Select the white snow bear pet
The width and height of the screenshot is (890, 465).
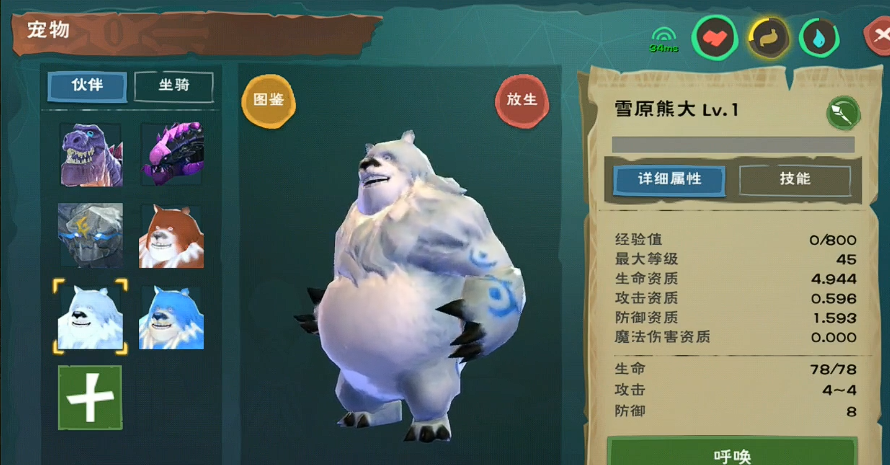click(x=90, y=316)
